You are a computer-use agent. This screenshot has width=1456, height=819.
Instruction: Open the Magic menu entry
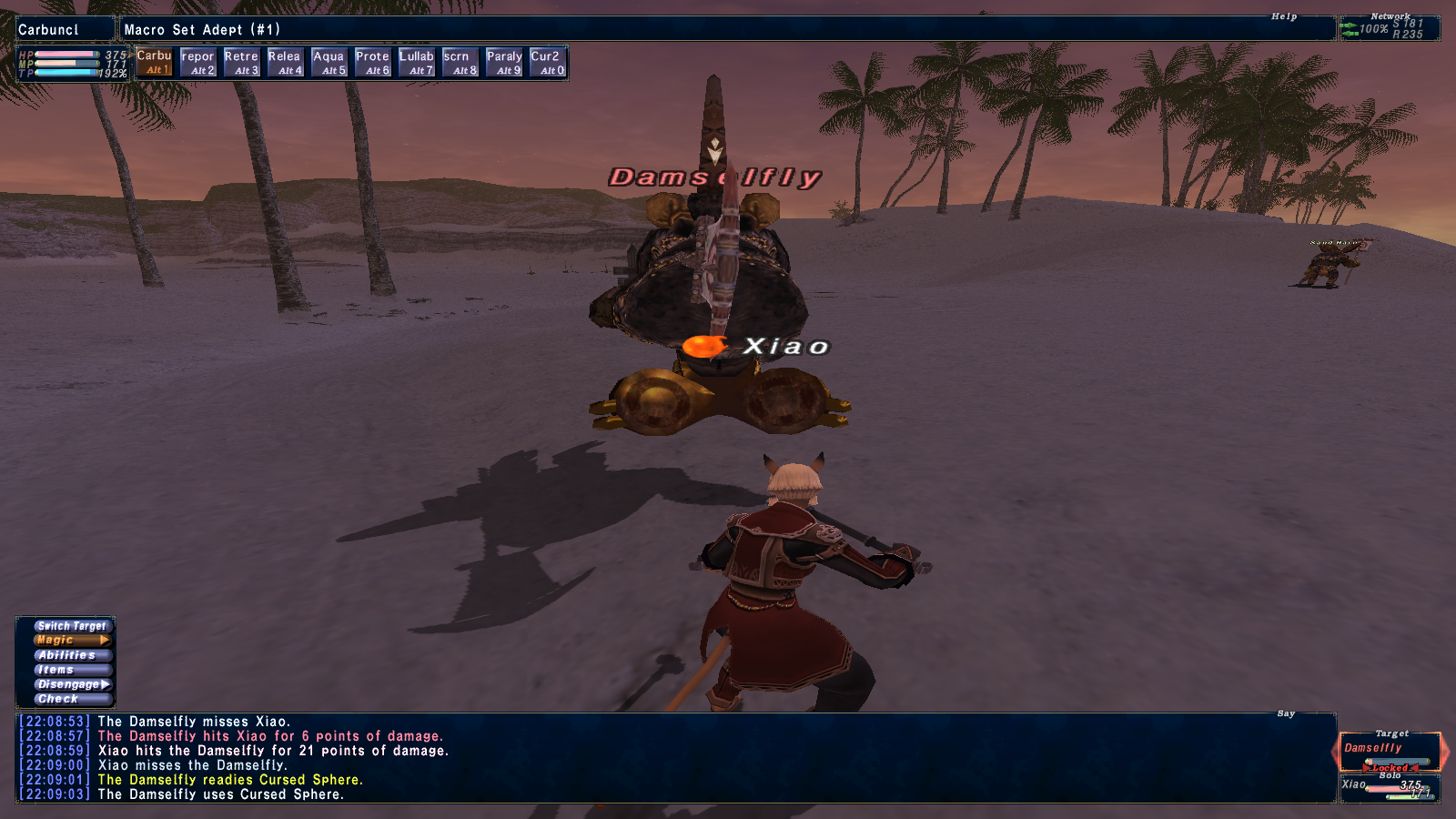click(x=72, y=641)
